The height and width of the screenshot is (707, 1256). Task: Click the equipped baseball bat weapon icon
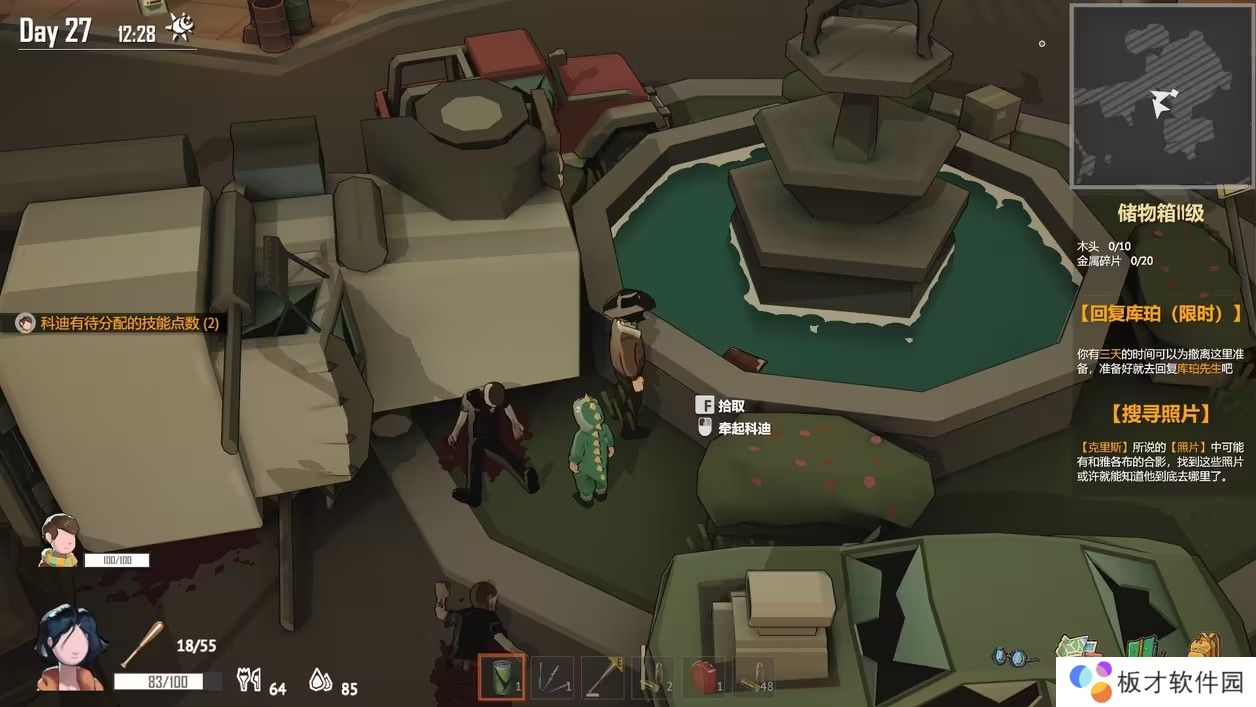point(141,644)
